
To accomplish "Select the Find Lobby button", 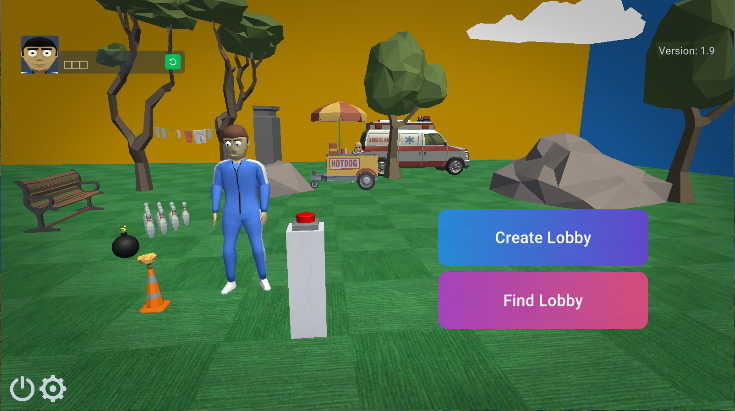I will pos(542,301).
